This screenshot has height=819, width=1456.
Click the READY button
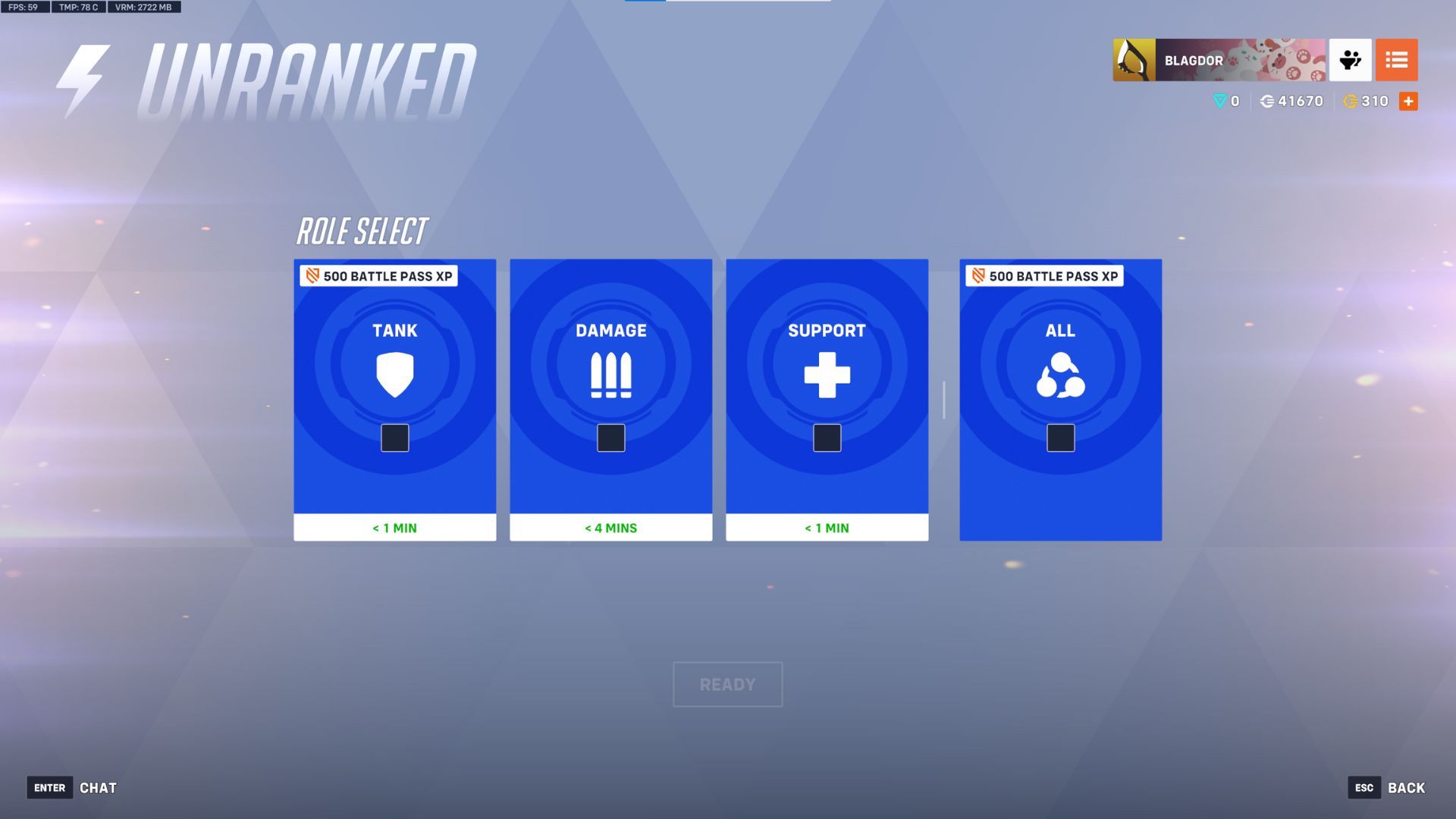coord(727,684)
